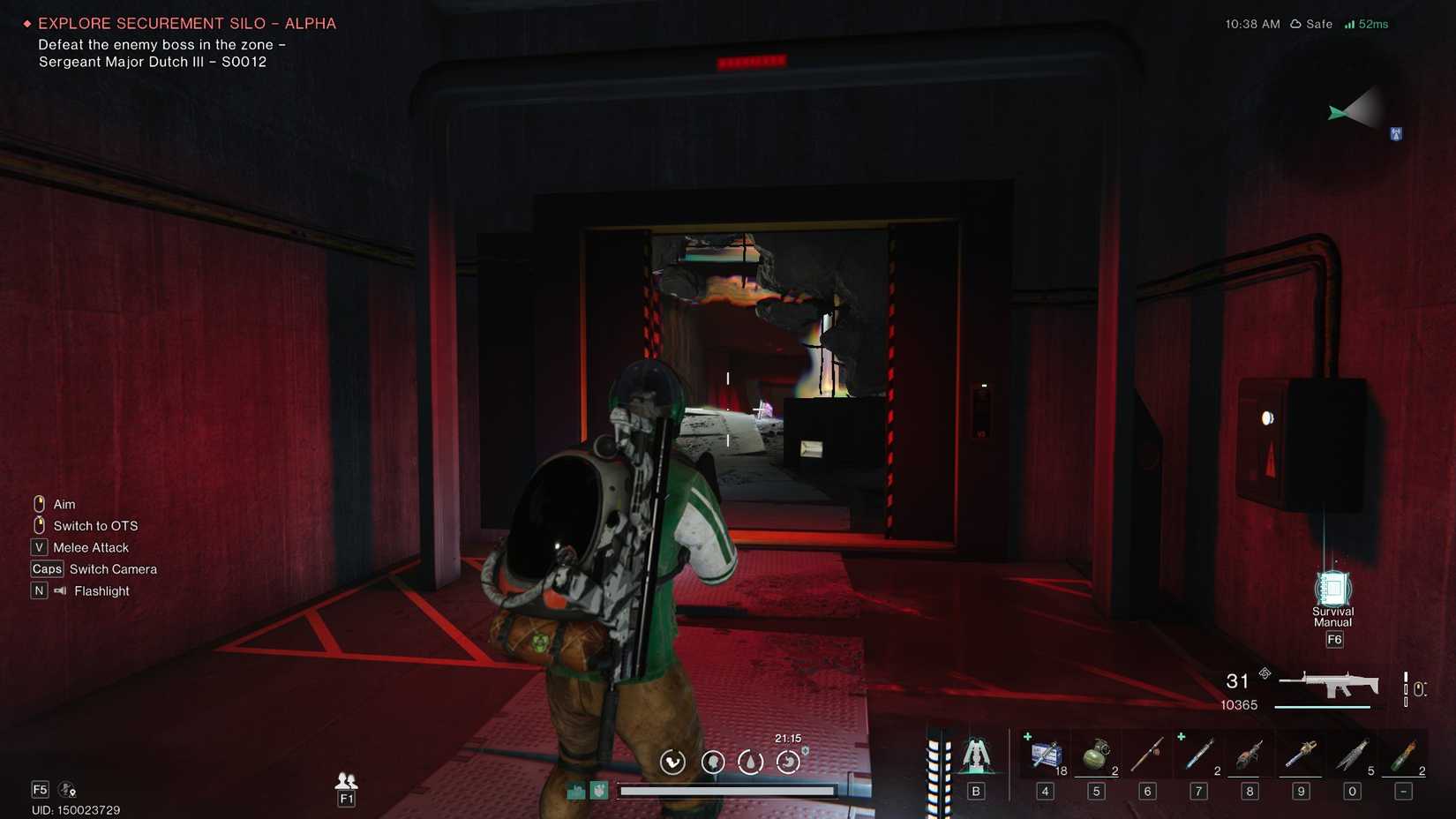1456x819 pixels.
Task: Equip the grenade in slot 5
Action: 1096,755
